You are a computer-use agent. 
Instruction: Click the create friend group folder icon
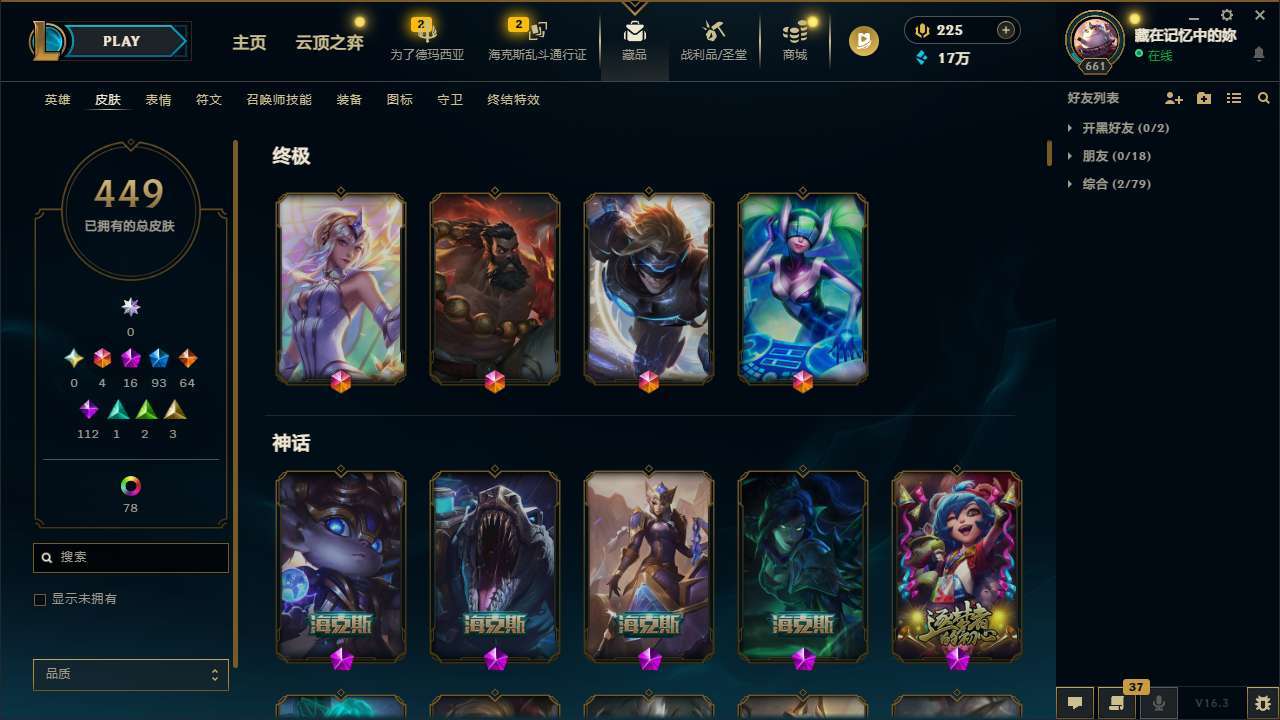[x=1204, y=98]
